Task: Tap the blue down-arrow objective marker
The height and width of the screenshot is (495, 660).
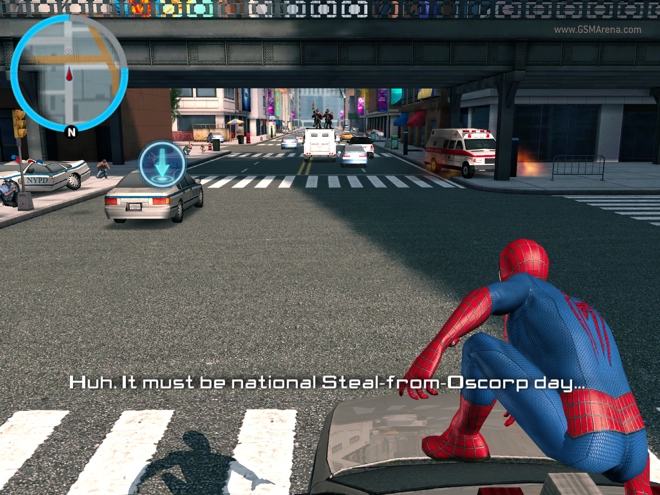Action: (162, 164)
